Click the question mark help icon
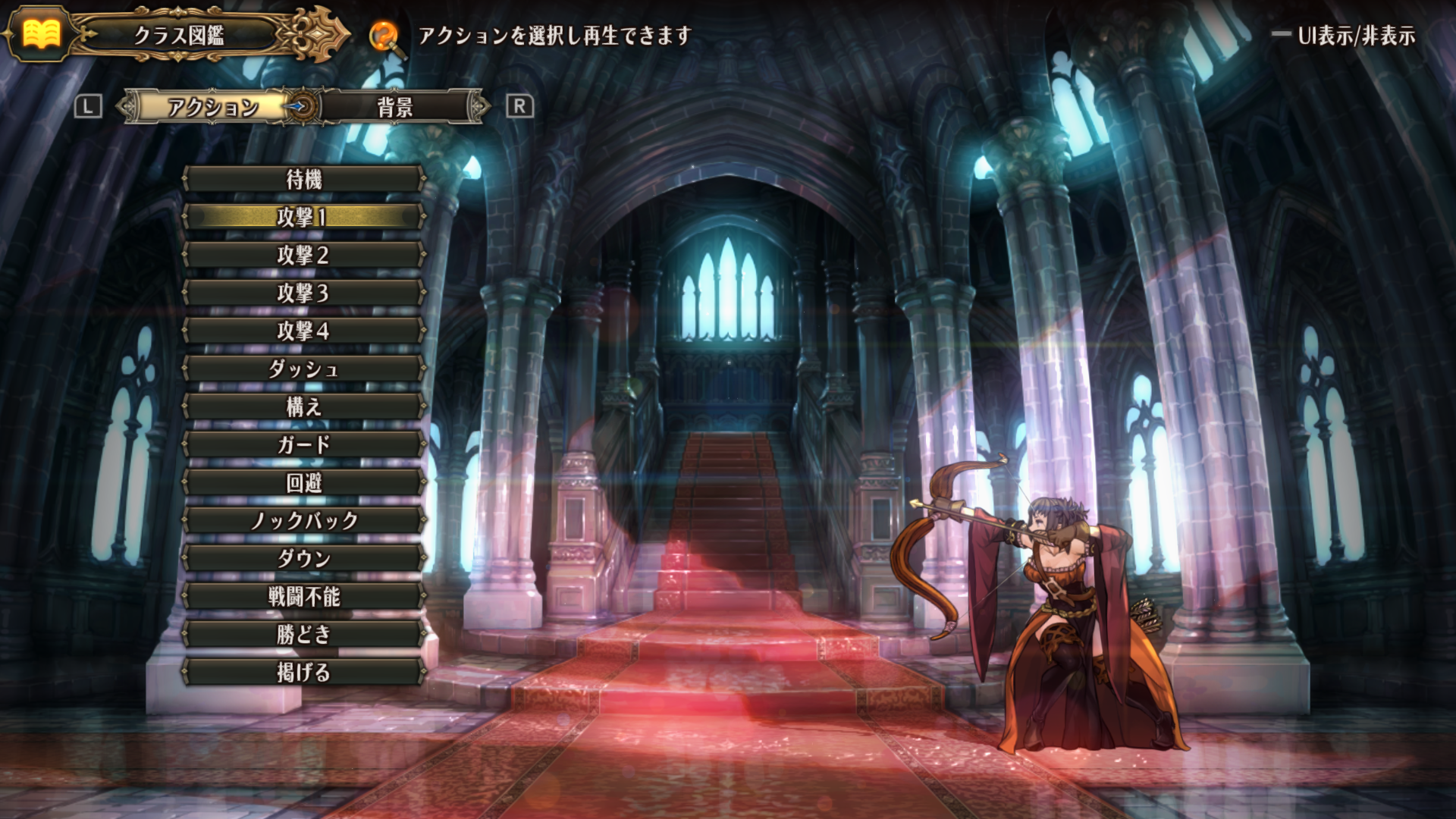 (x=384, y=36)
